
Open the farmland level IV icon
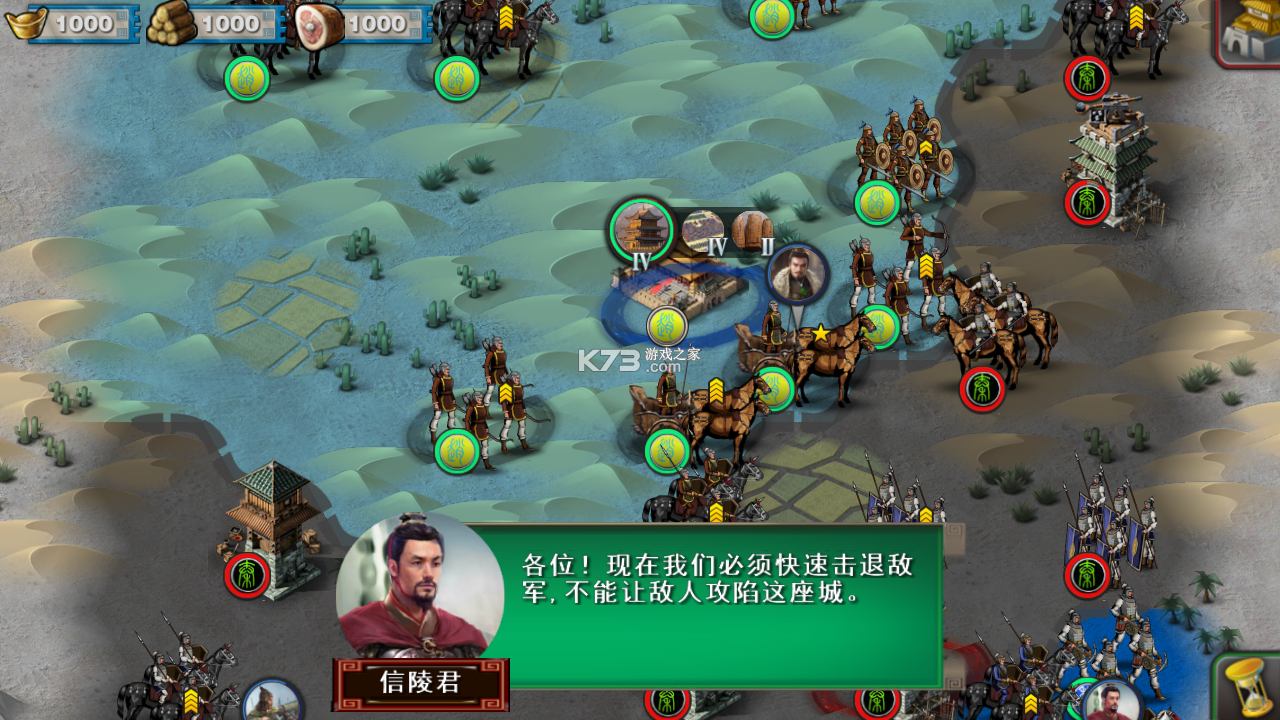(x=704, y=232)
